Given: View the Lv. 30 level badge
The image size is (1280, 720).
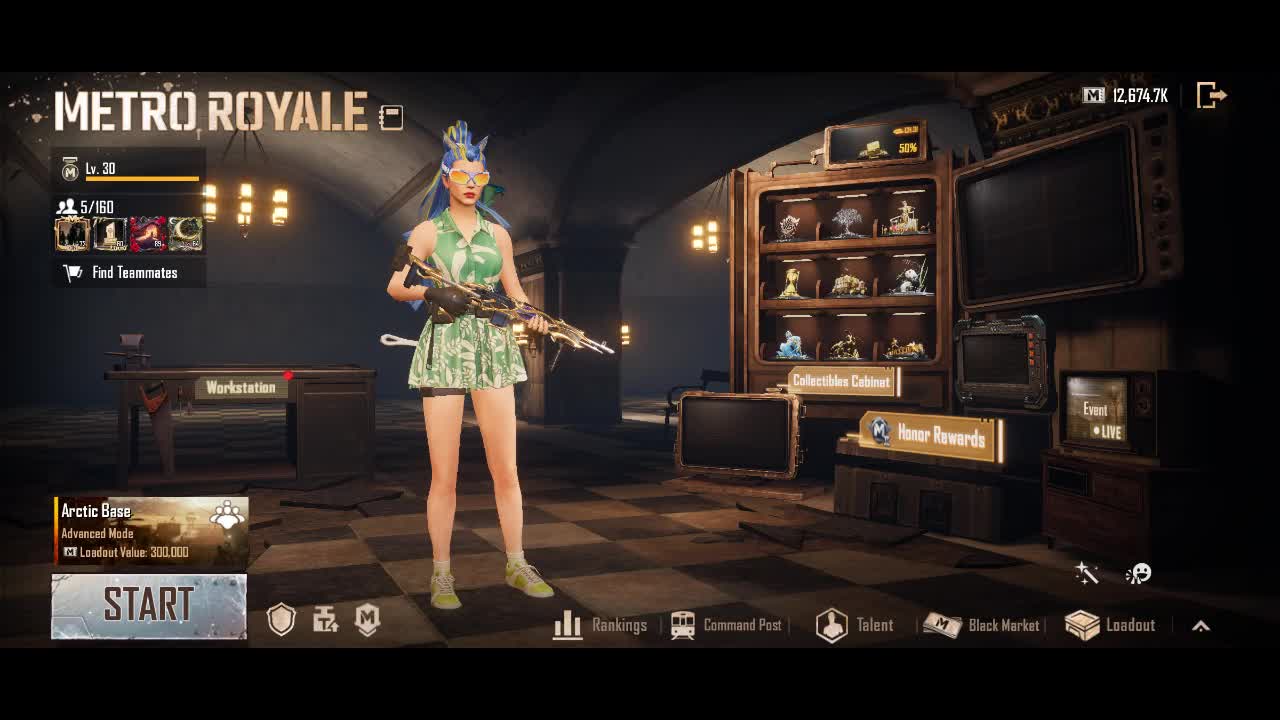Looking at the screenshot, I should pyautogui.click(x=70, y=170).
